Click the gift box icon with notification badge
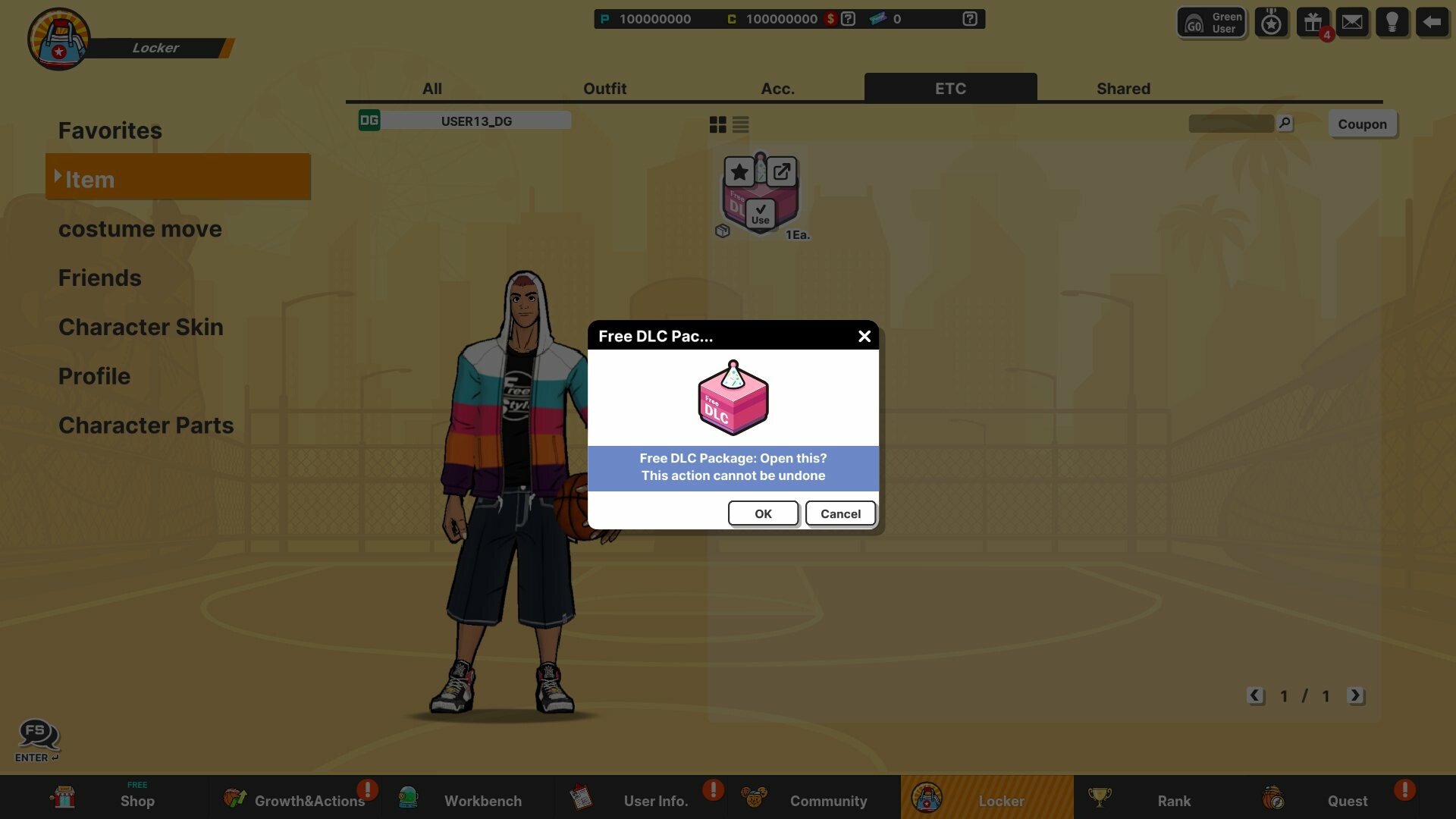 1312,21
